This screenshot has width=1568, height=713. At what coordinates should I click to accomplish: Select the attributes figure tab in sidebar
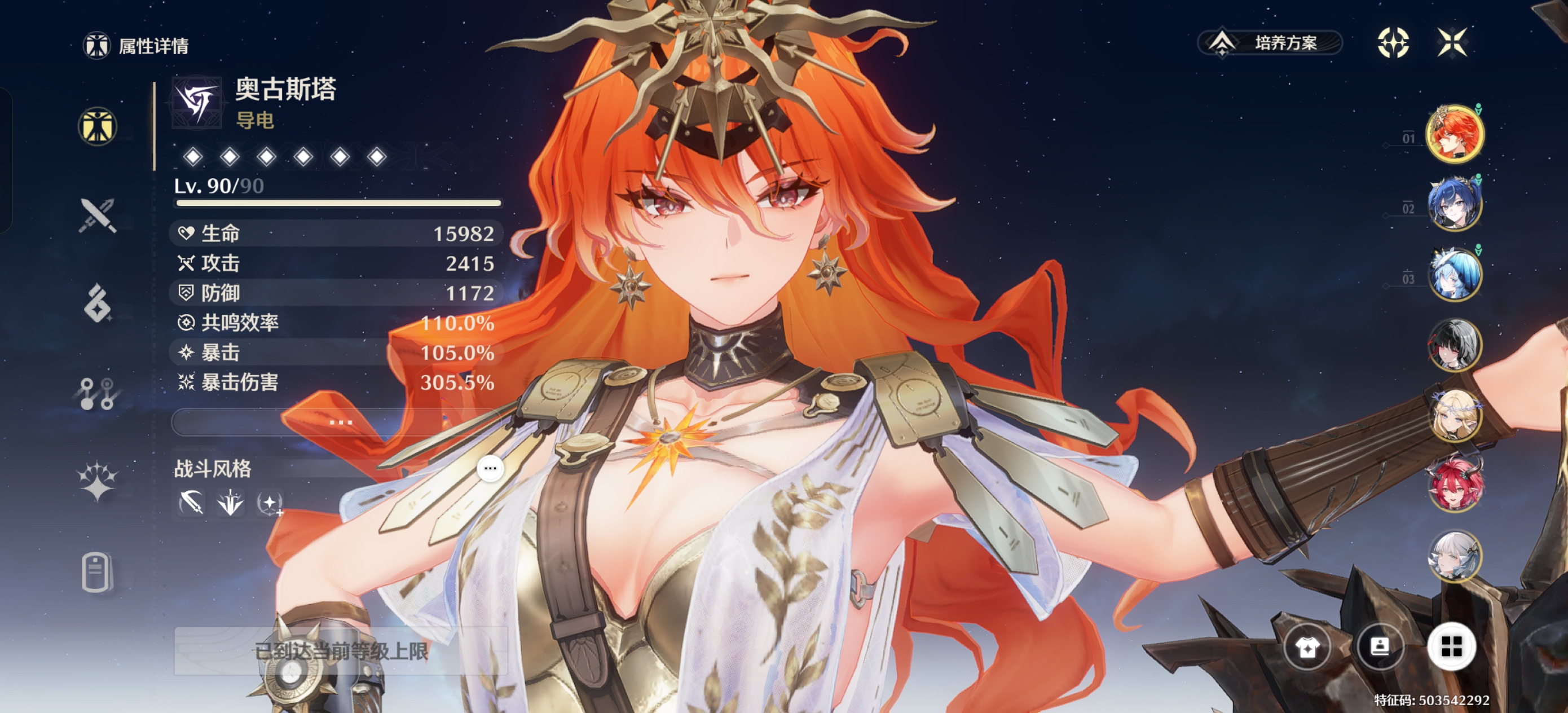[98, 127]
